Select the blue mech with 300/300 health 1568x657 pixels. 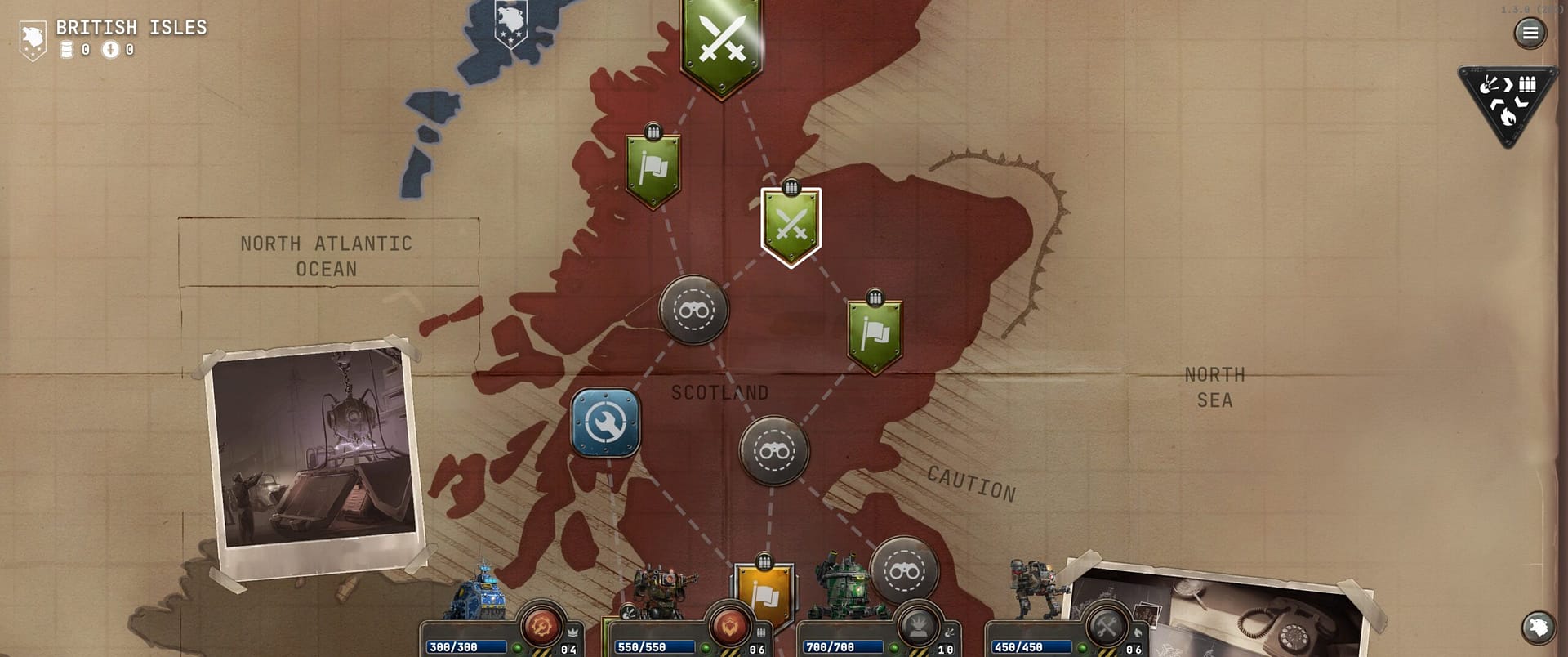pyautogui.click(x=482, y=592)
